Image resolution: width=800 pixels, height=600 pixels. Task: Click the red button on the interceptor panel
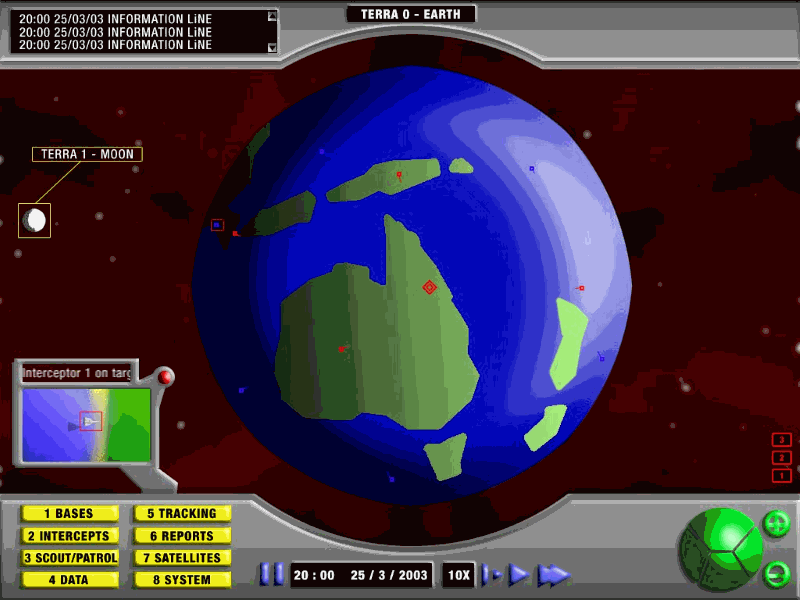click(165, 377)
